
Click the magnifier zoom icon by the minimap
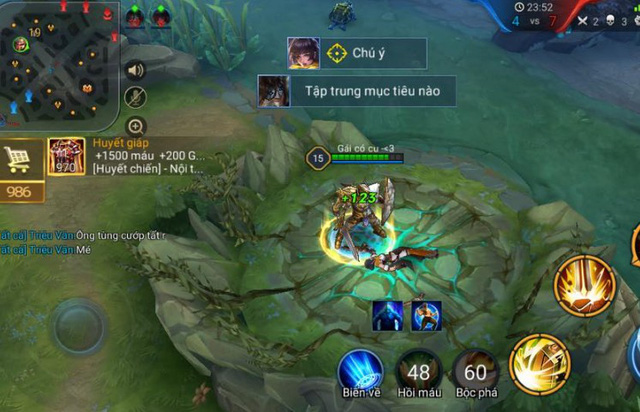click(136, 126)
